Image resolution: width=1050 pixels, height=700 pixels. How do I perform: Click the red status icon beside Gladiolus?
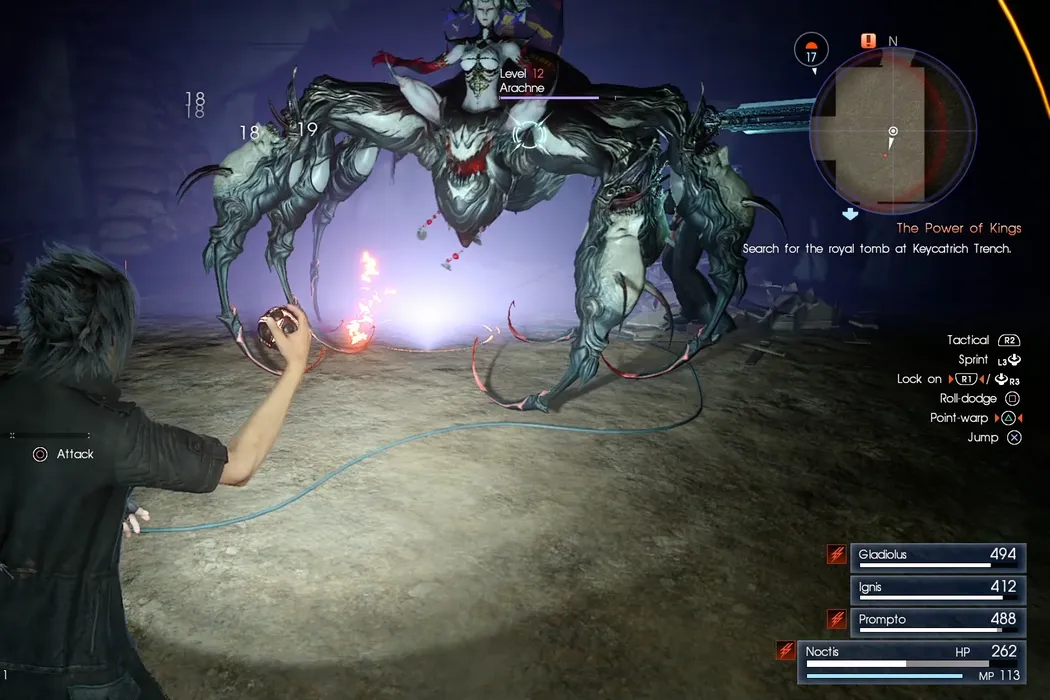tap(836, 555)
